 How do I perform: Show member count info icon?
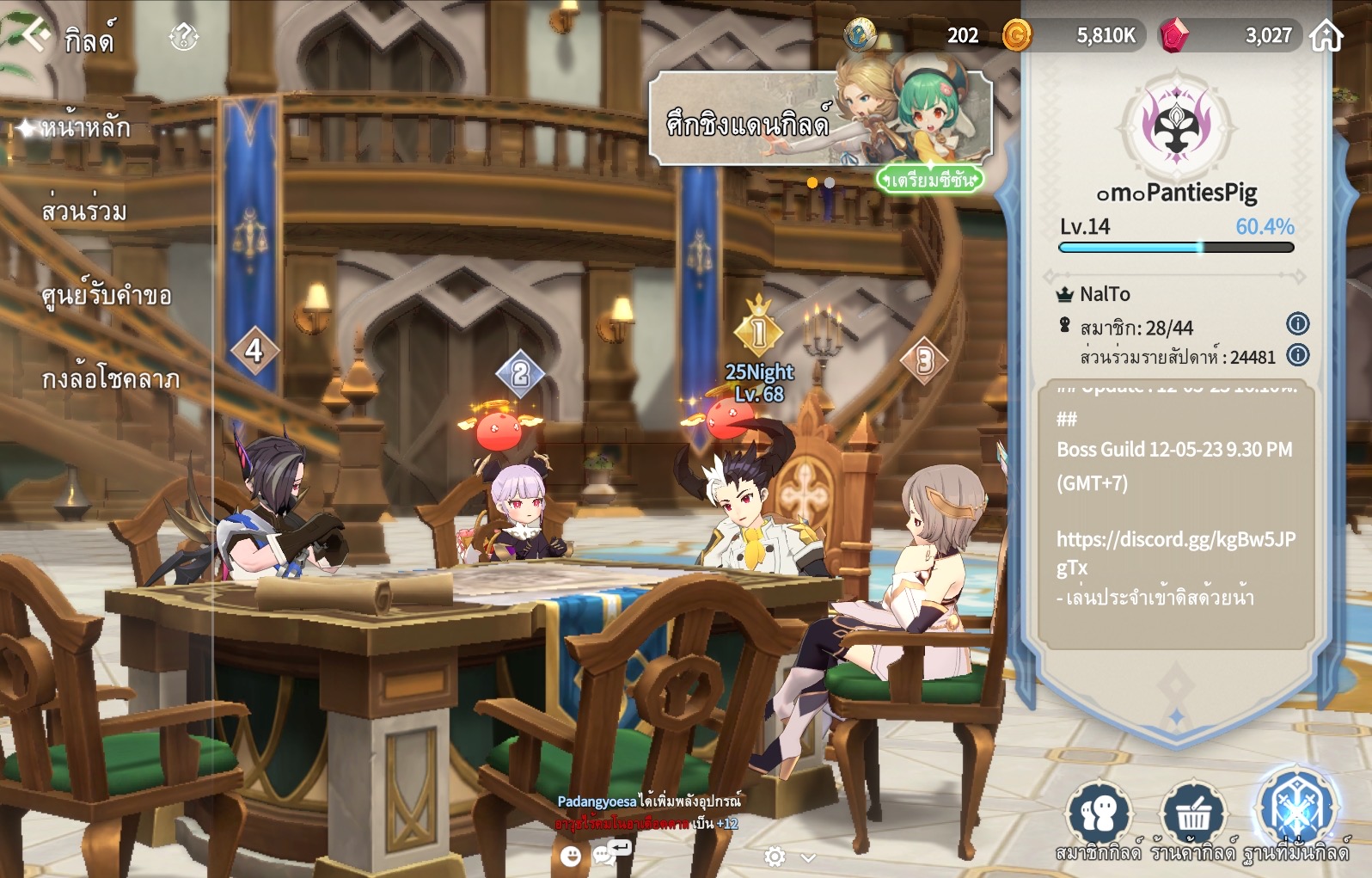[x=1297, y=324]
